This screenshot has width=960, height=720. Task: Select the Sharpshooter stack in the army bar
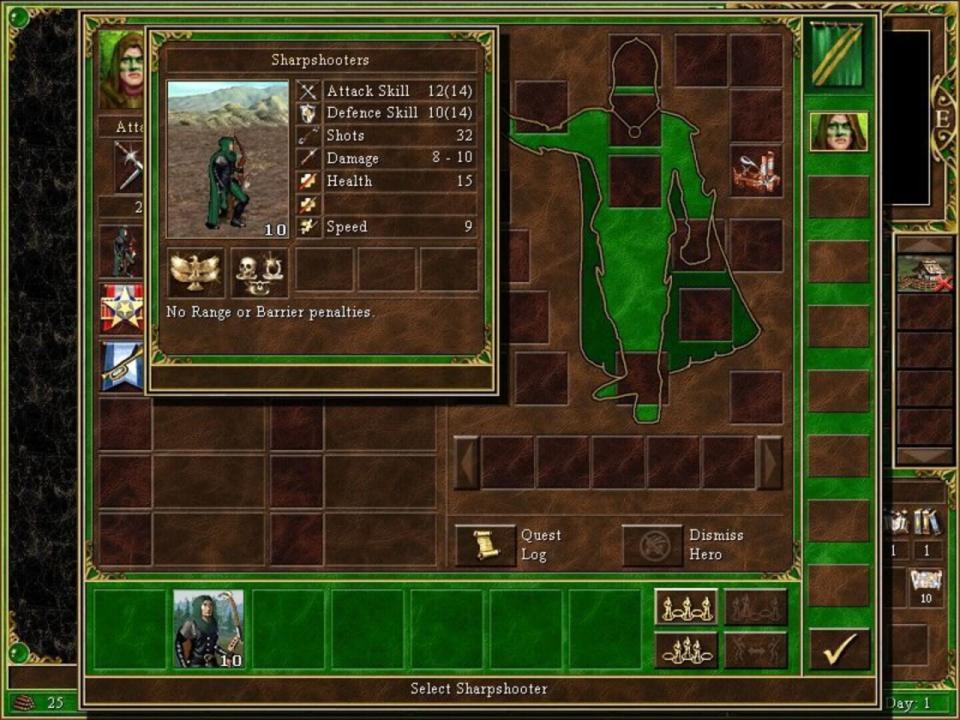pyautogui.click(x=208, y=628)
